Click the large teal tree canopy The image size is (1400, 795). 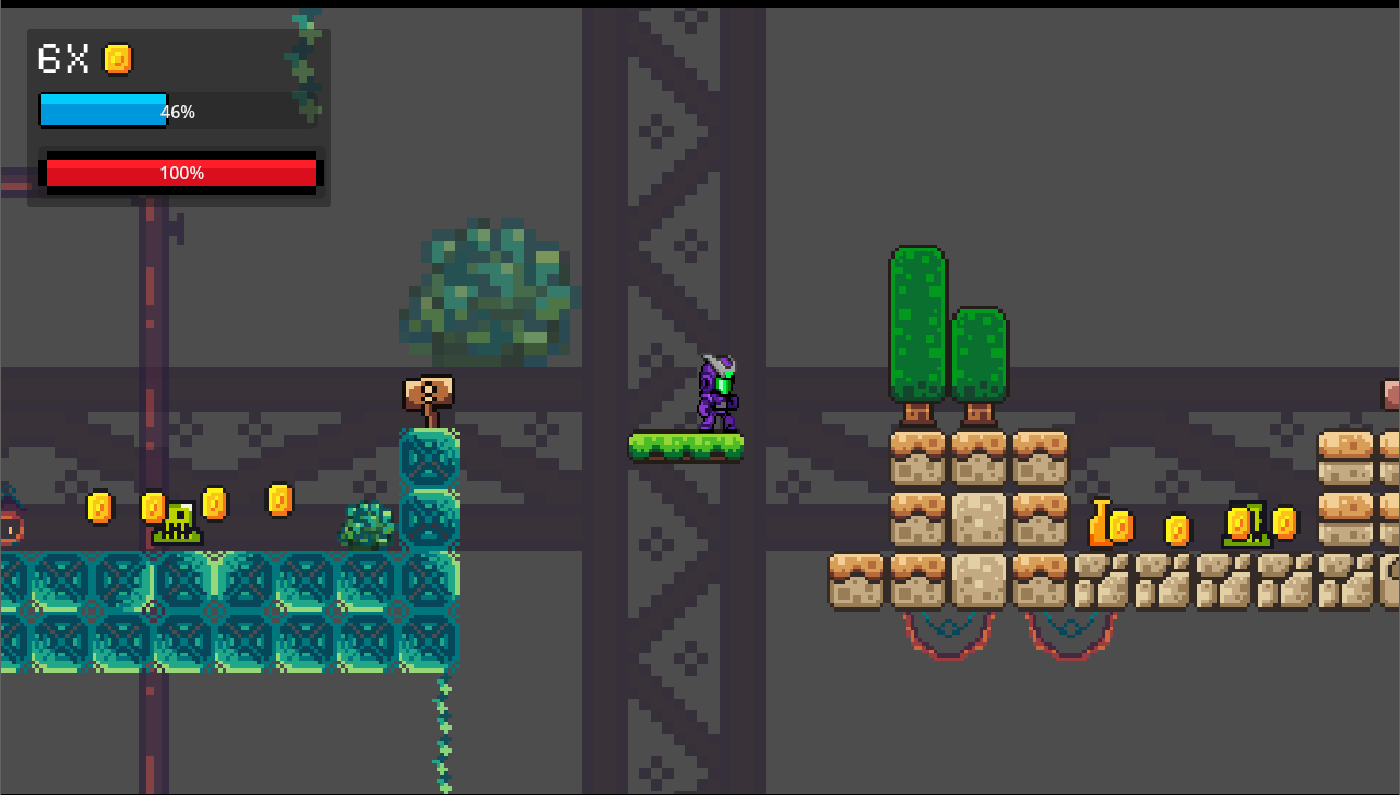click(490, 290)
